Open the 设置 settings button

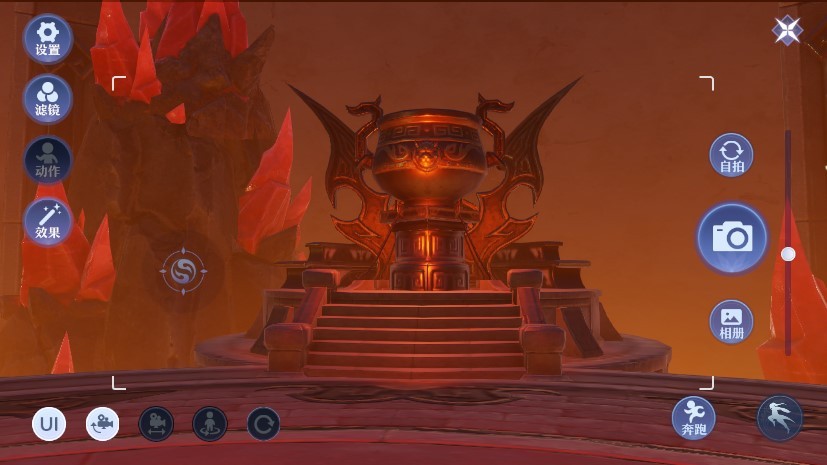47,38
